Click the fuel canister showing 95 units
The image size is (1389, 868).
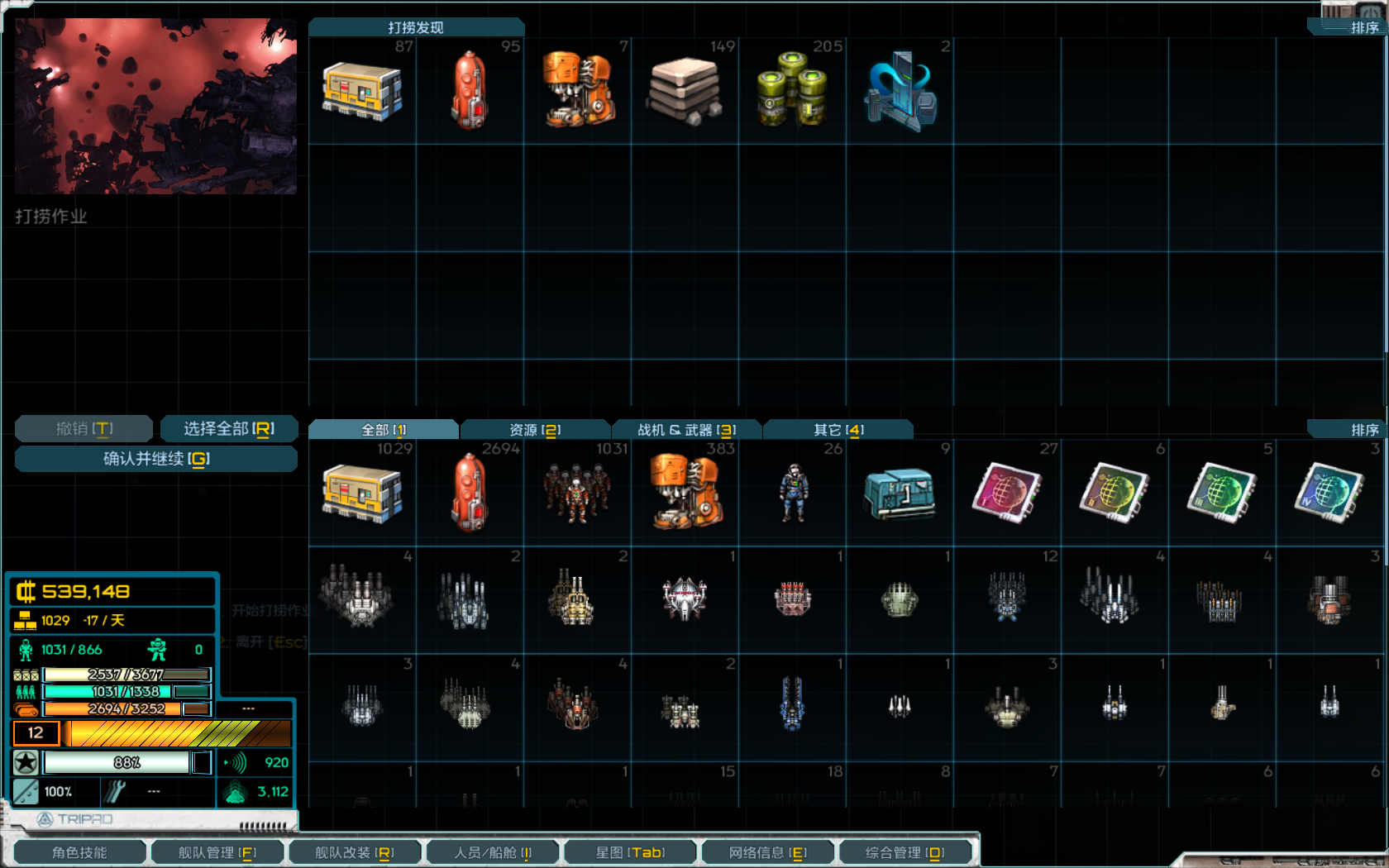tap(470, 89)
